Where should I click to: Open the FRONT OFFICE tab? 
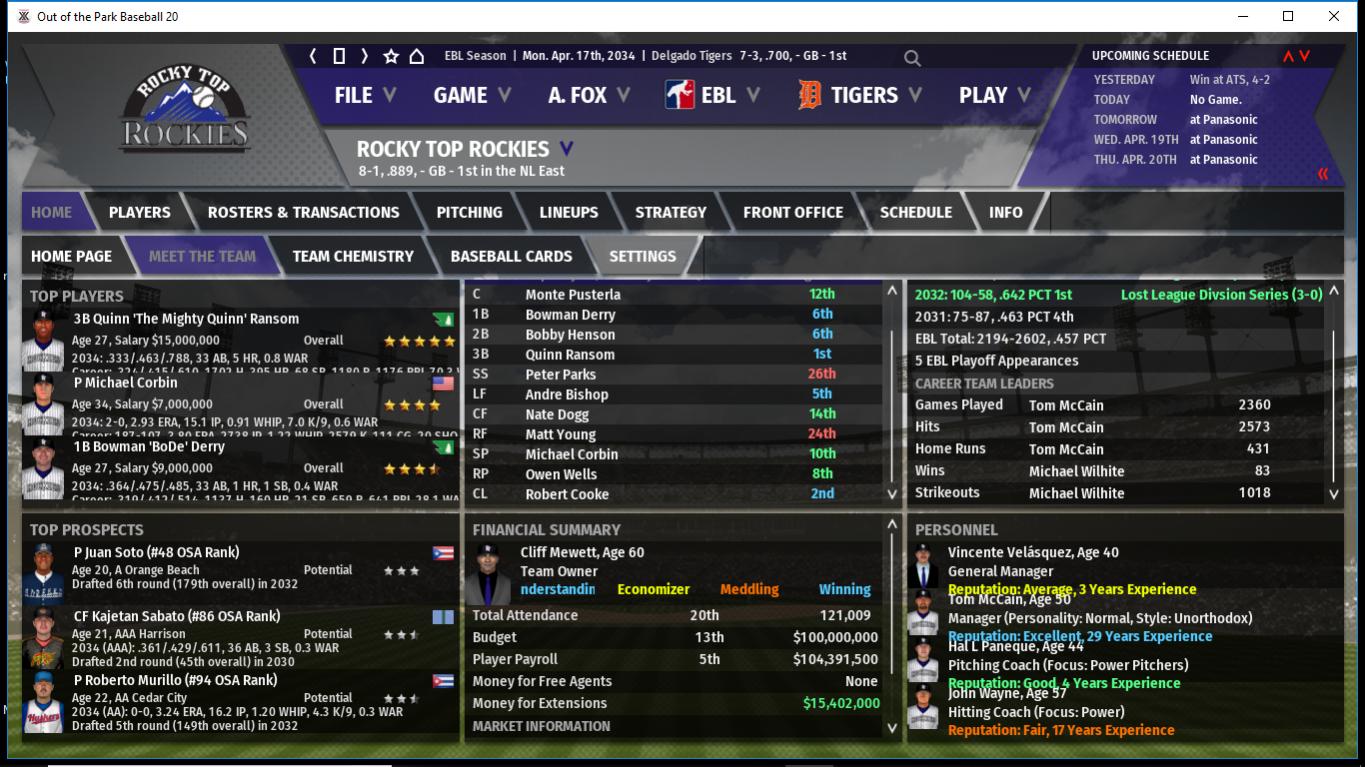point(793,212)
